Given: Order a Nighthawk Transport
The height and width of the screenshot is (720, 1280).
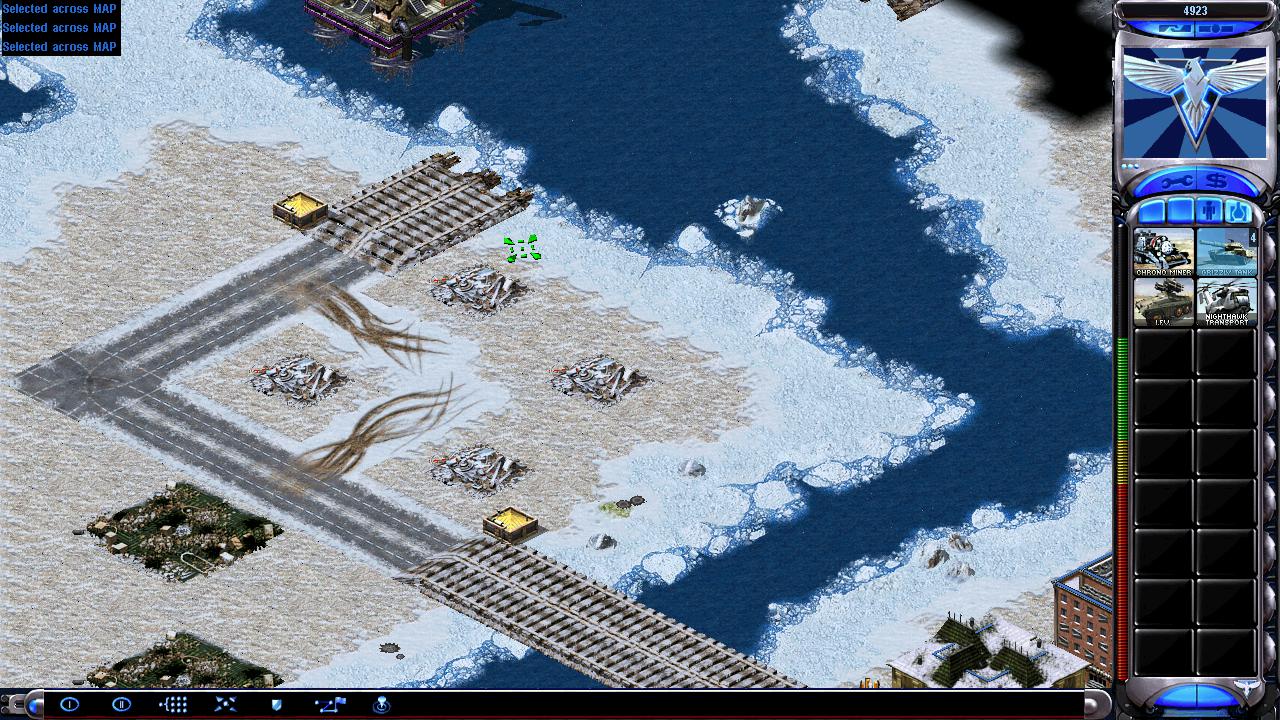Looking at the screenshot, I should pos(1226,302).
